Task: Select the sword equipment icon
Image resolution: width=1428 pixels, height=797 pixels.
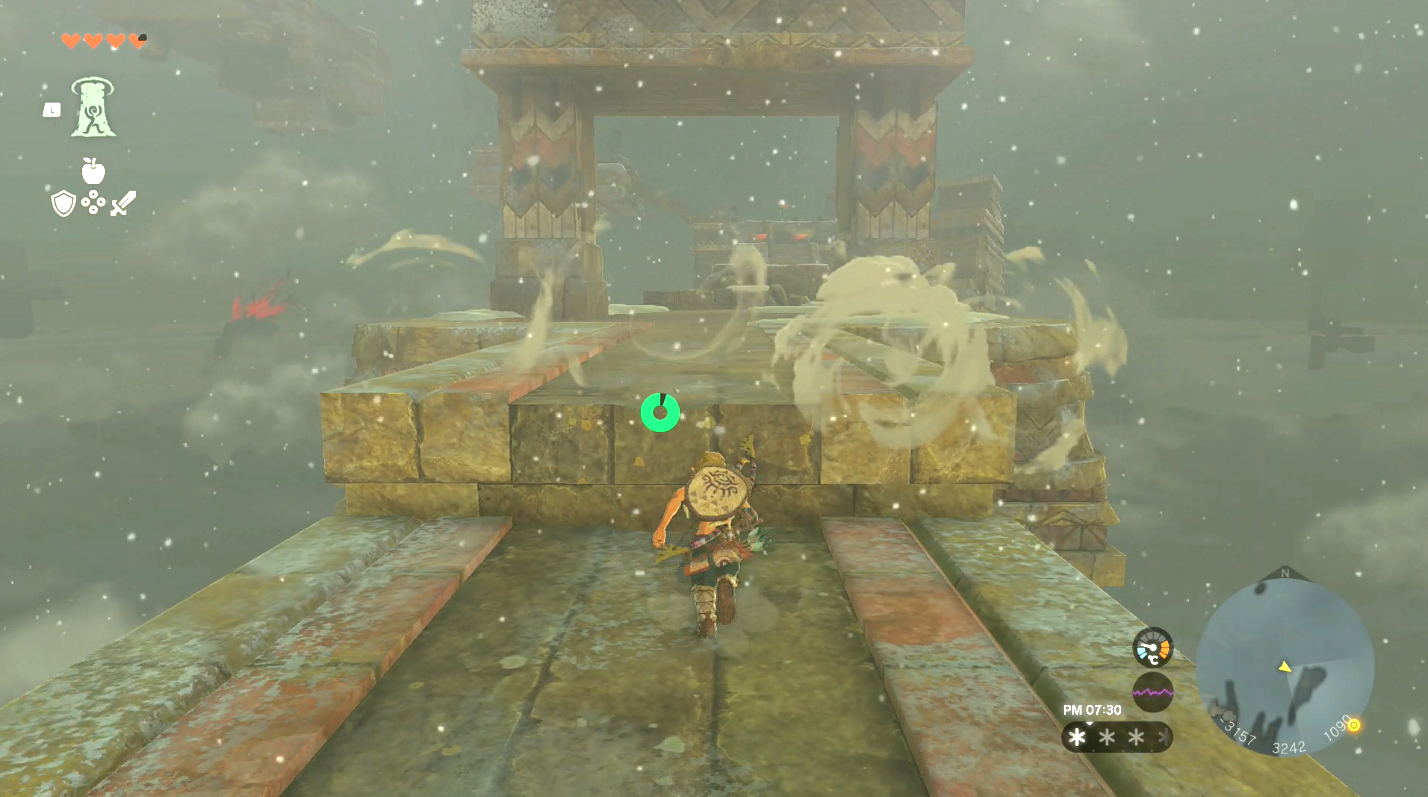Action: click(x=122, y=202)
